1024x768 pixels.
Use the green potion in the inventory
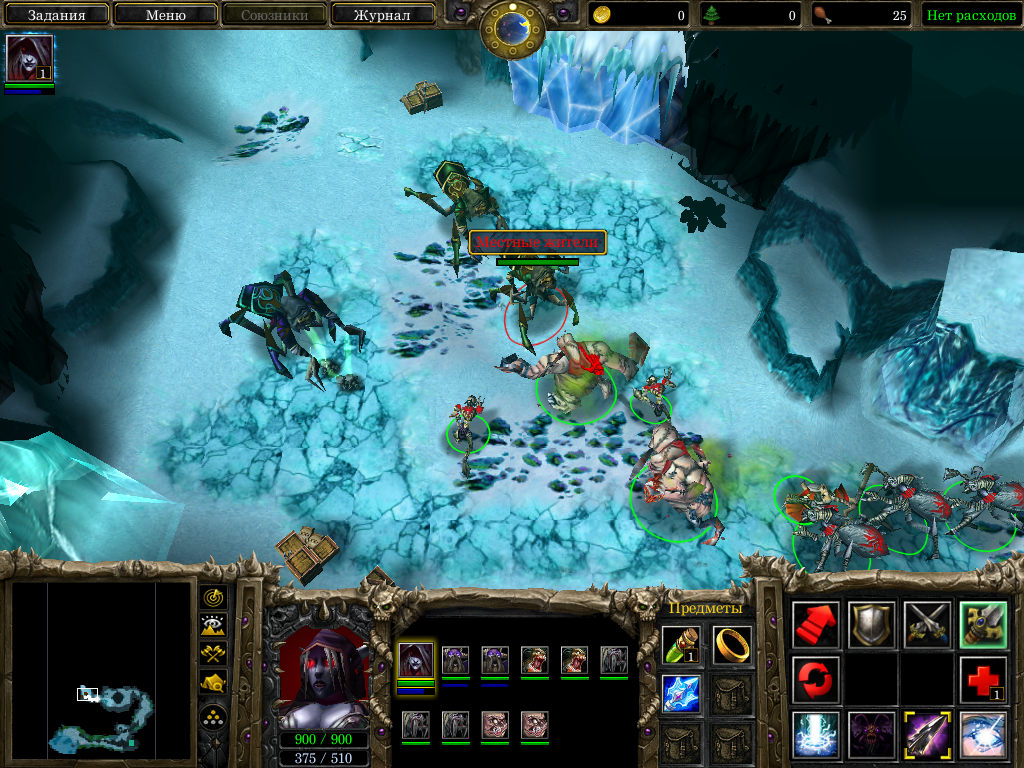pos(681,644)
